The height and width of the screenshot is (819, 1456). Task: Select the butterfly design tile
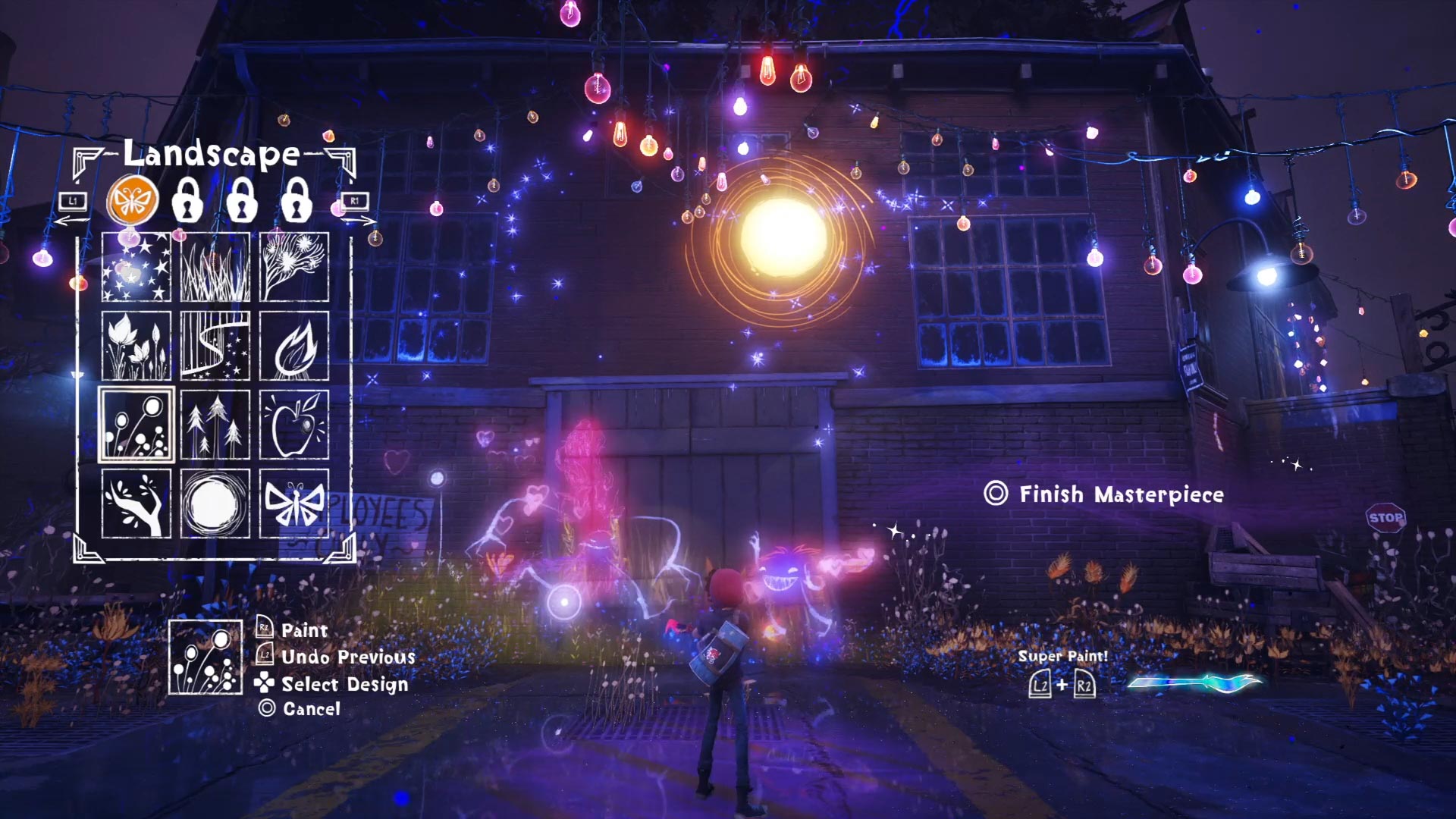pos(294,504)
